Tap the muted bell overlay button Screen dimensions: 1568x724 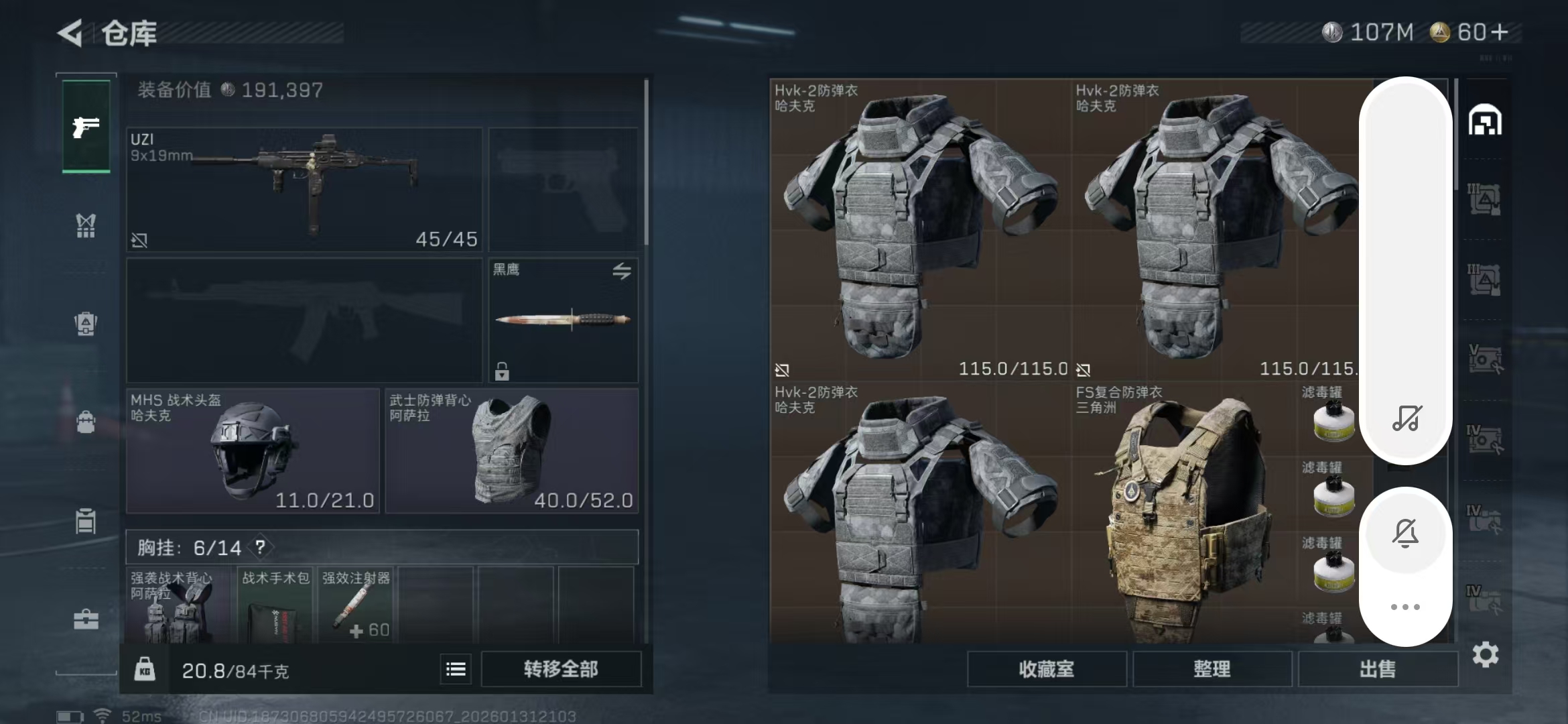click(x=1405, y=534)
